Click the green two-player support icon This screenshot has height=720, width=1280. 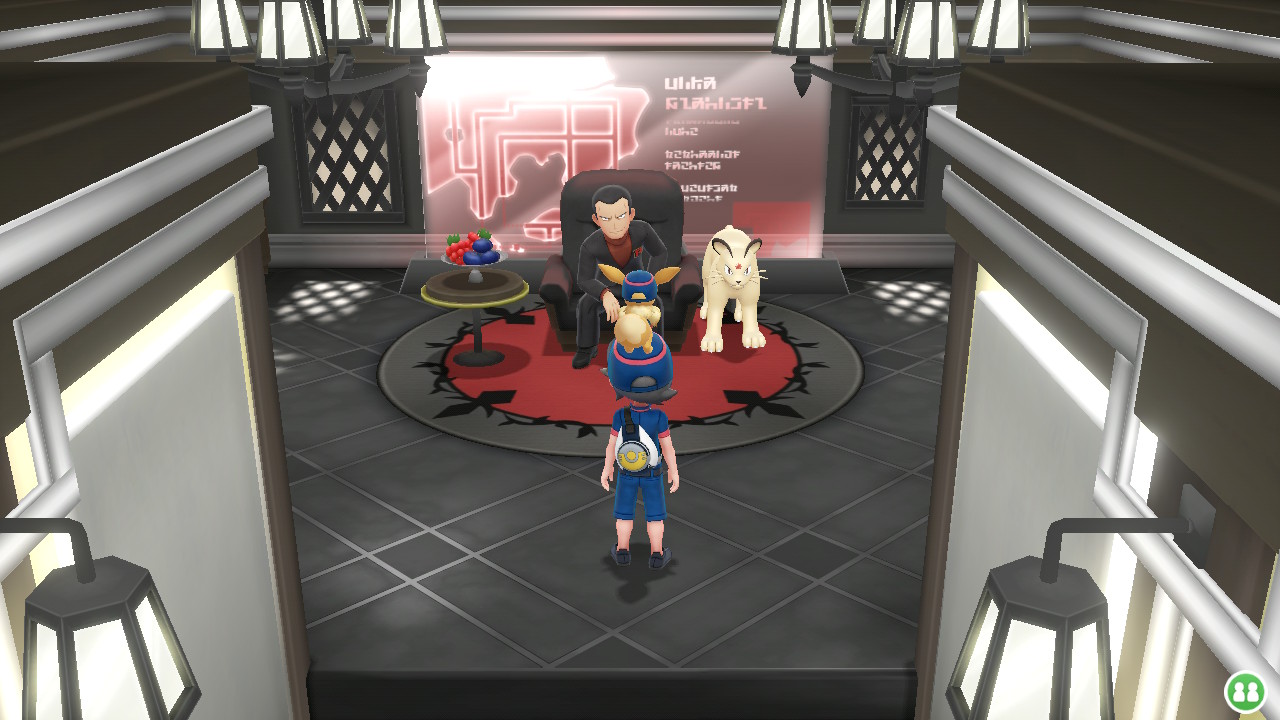[x=1245, y=691]
